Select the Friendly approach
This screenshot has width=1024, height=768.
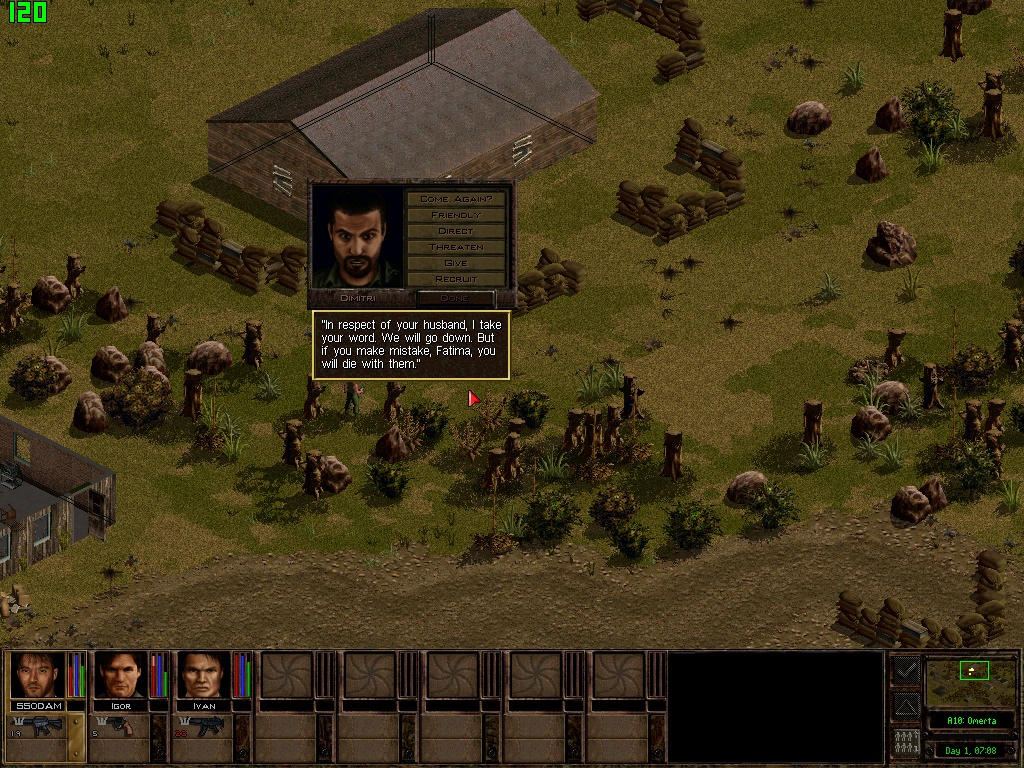point(455,215)
